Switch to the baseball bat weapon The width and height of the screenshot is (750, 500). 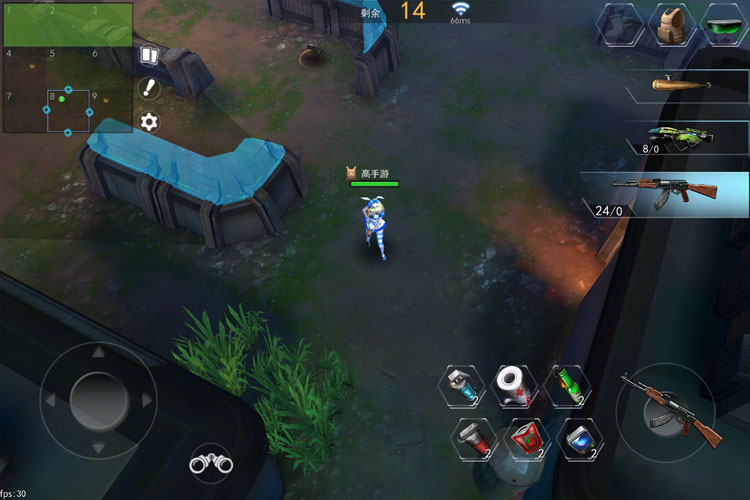676,85
